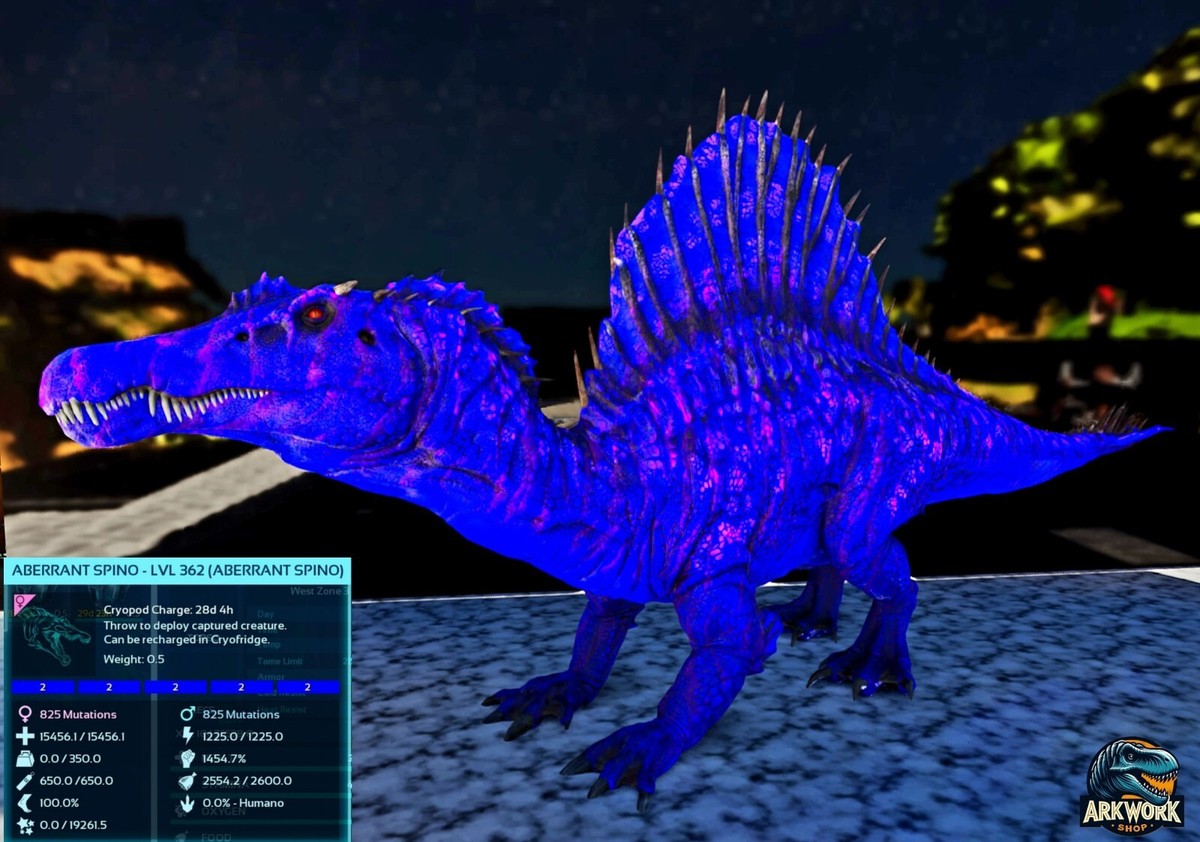Click the Arkwork Shop logo

click(1131, 787)
